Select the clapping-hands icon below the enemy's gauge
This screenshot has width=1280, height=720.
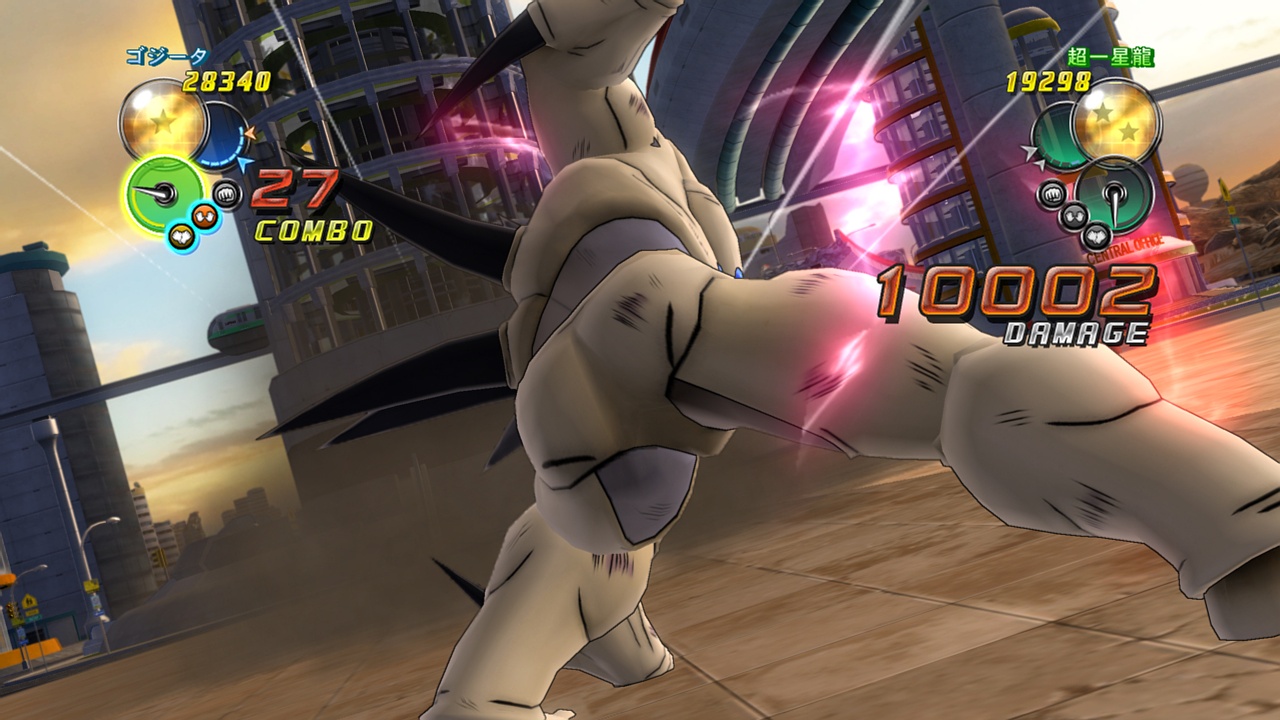pos(1095,235)
